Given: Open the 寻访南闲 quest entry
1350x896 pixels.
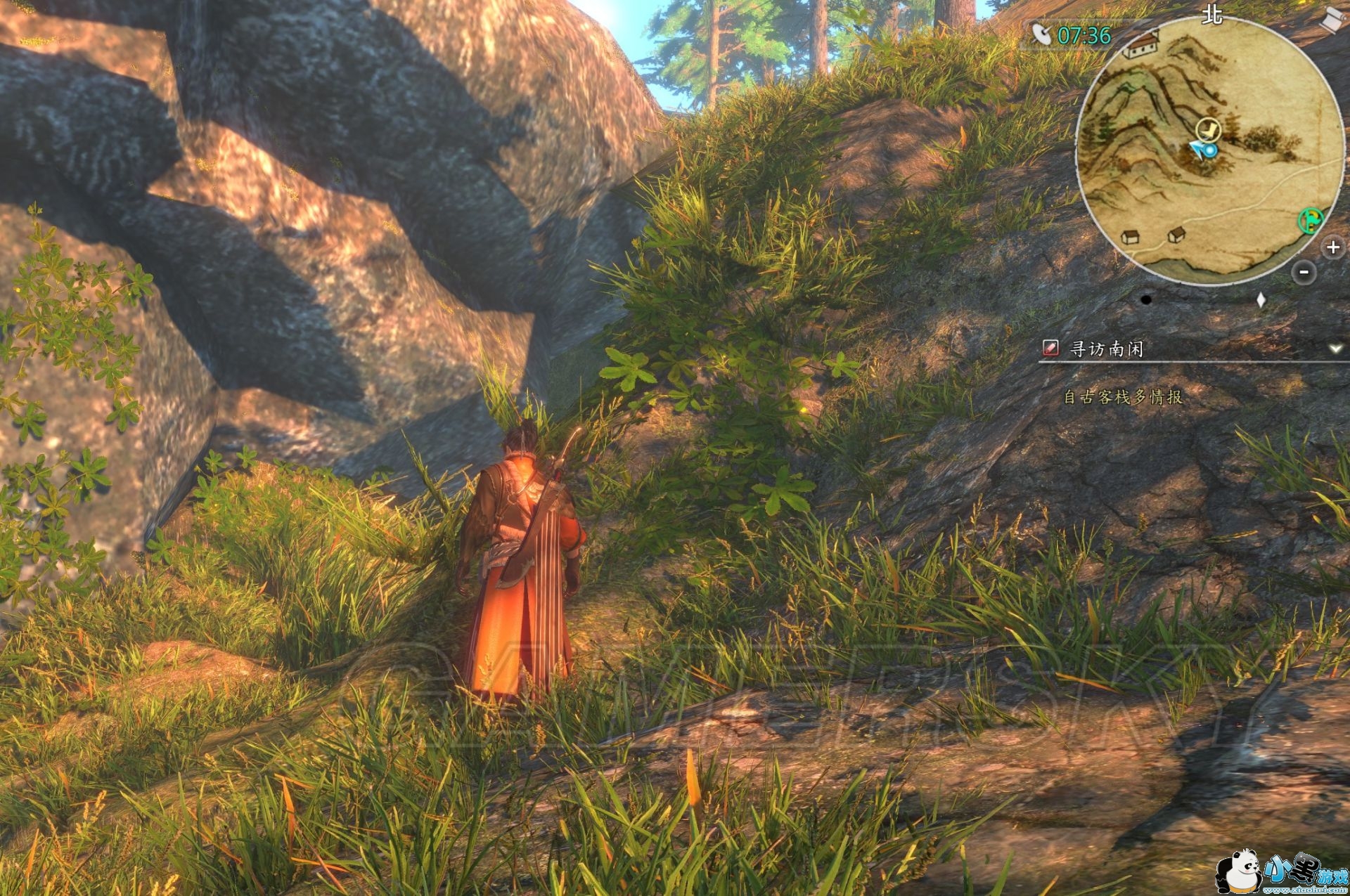Looking at the screenshot, I should (1106, 349).
